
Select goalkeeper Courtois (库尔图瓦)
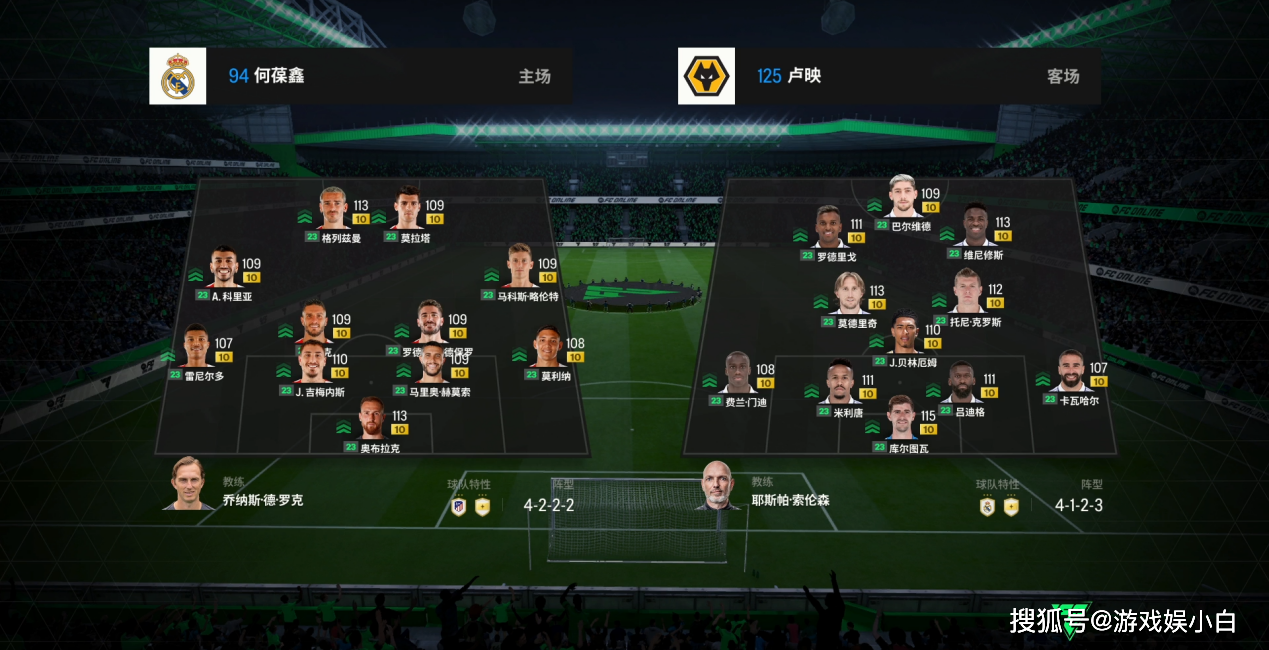pos(900,419)
